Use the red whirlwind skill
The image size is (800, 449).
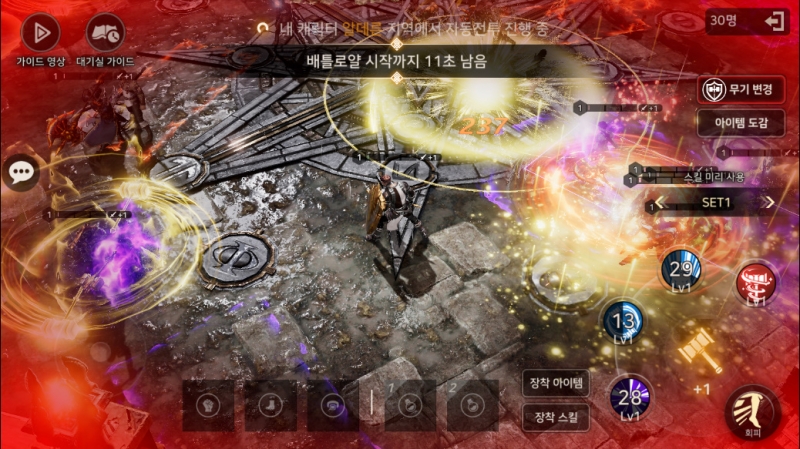click(x=757, y=282)
